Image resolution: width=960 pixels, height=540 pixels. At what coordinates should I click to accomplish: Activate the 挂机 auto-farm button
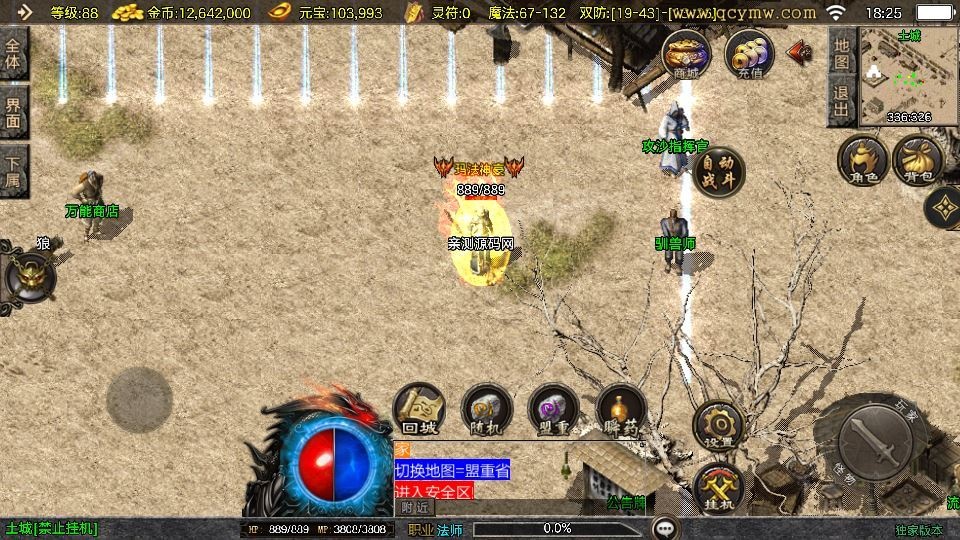718,487
